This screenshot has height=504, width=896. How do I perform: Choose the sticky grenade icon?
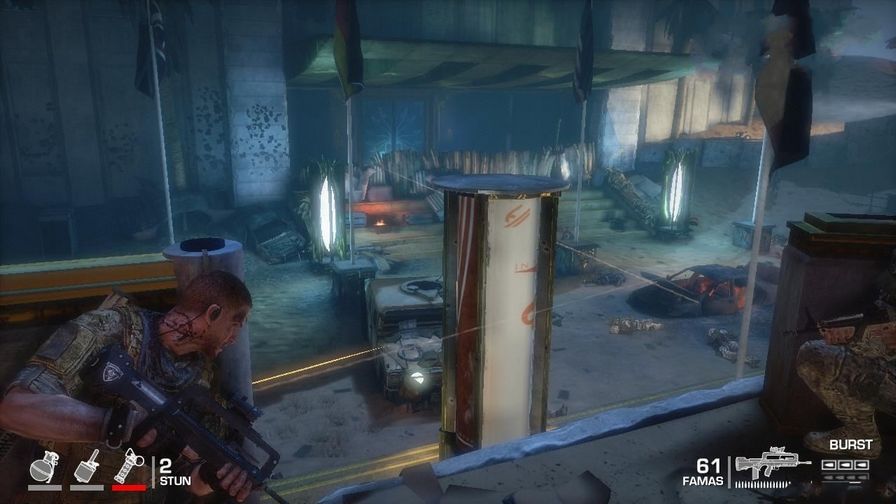(86, 466)
